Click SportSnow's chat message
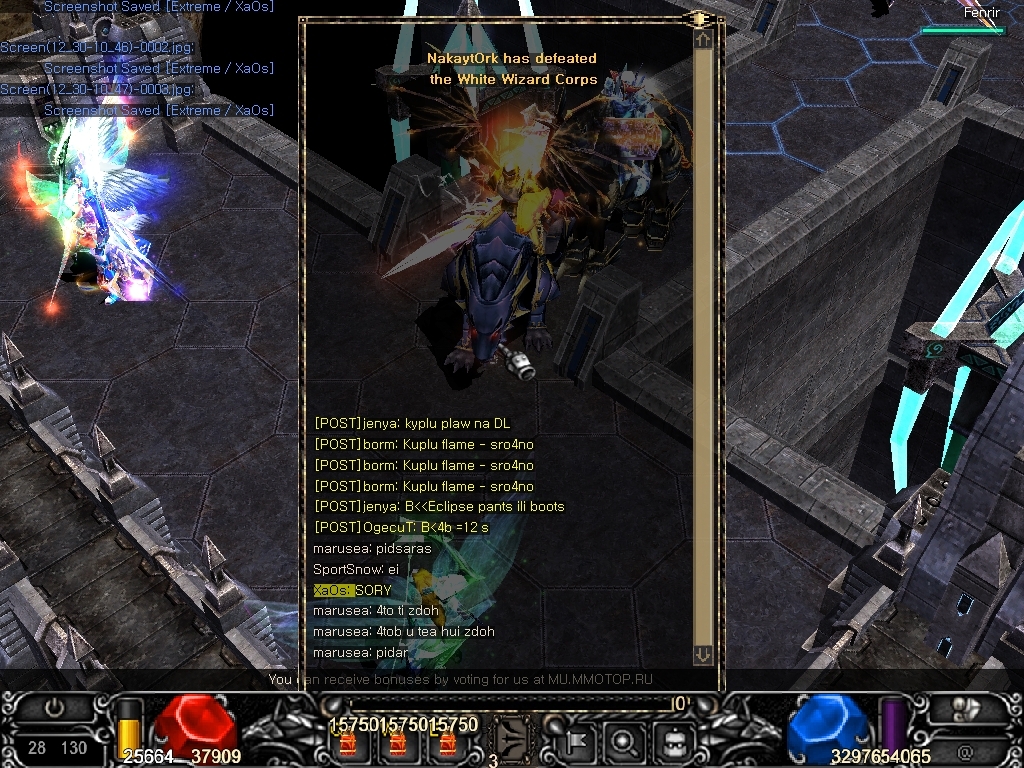1024x768 pixels. coord(356,569)
